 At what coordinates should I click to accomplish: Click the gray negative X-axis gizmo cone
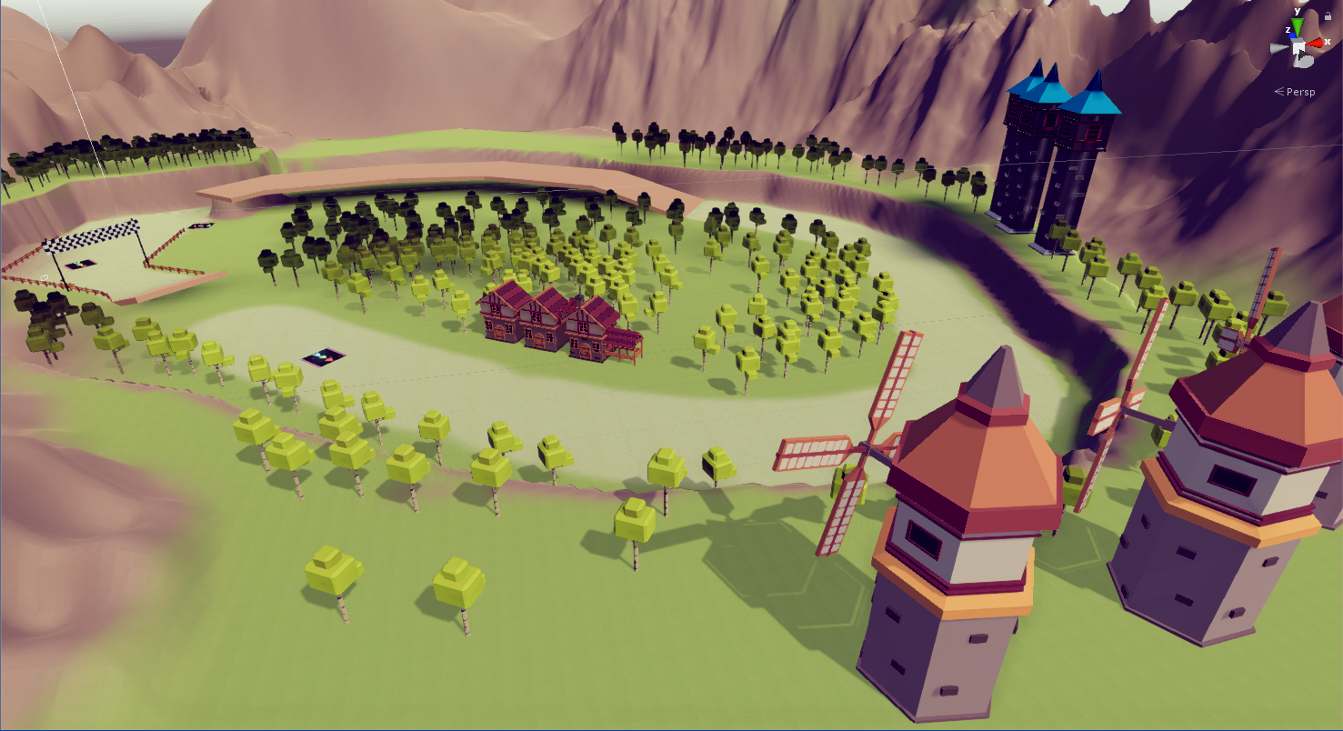[1277, 47]
